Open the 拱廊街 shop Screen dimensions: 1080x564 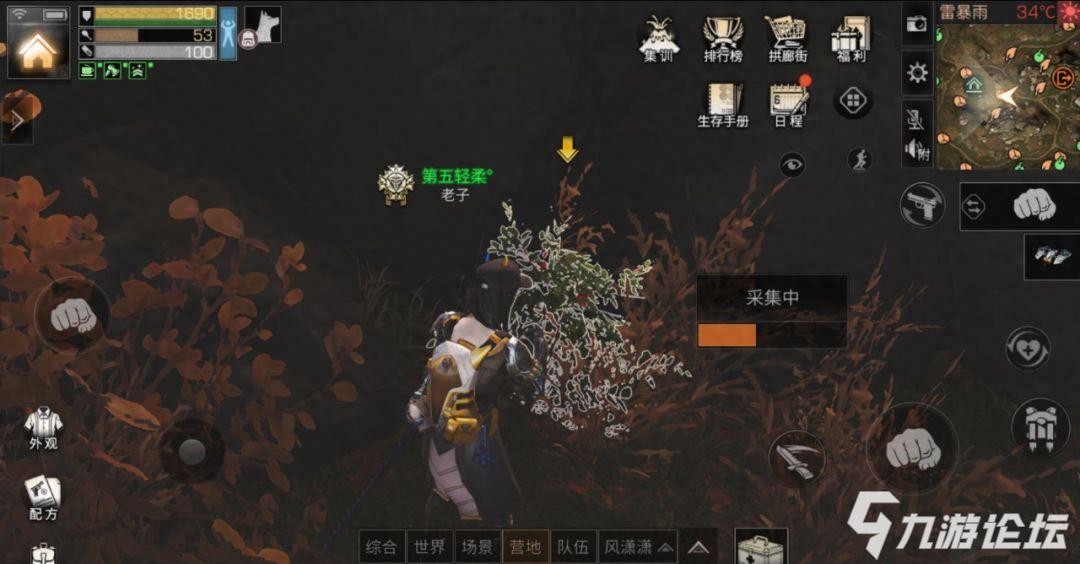tap(787, 38)
